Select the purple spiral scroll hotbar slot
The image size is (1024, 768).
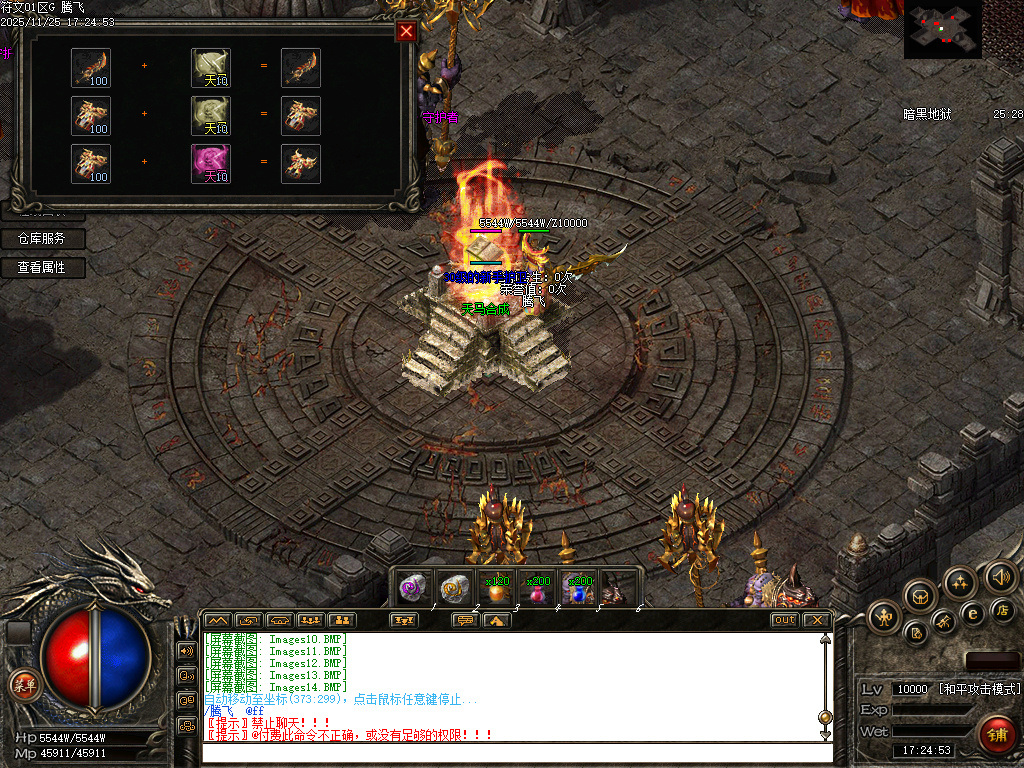point(414,588)
